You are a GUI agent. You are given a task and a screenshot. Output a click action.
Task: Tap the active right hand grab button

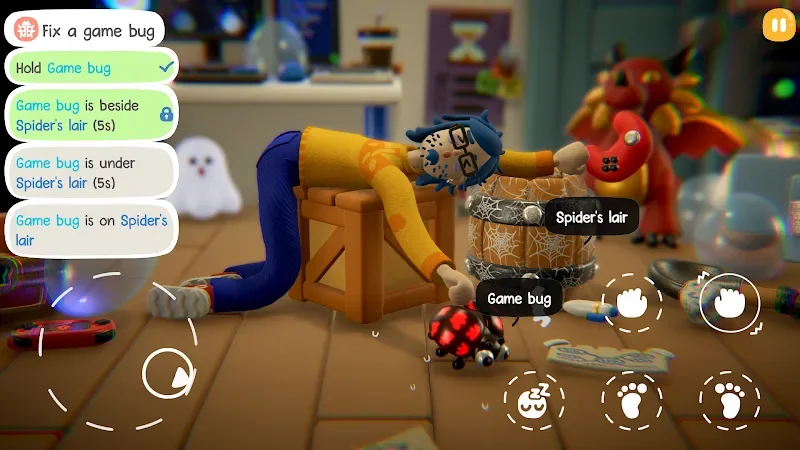pyautogui.click(x=730, y=303)
